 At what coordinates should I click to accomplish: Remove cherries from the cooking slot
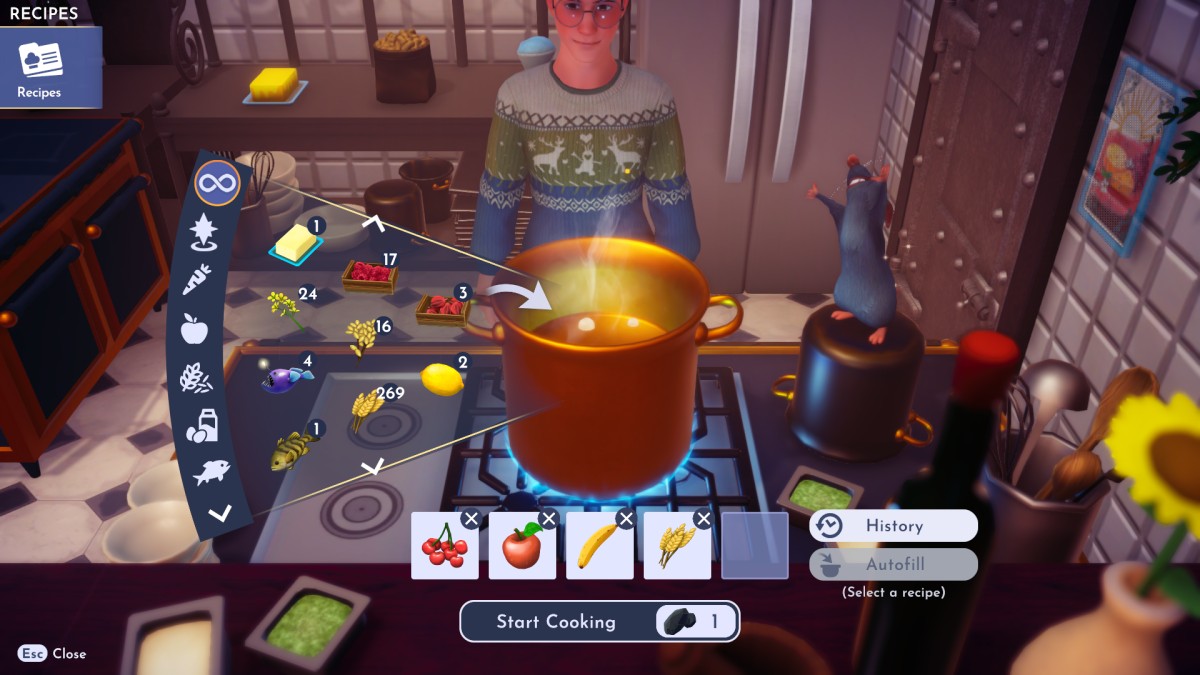coord(471,519)
